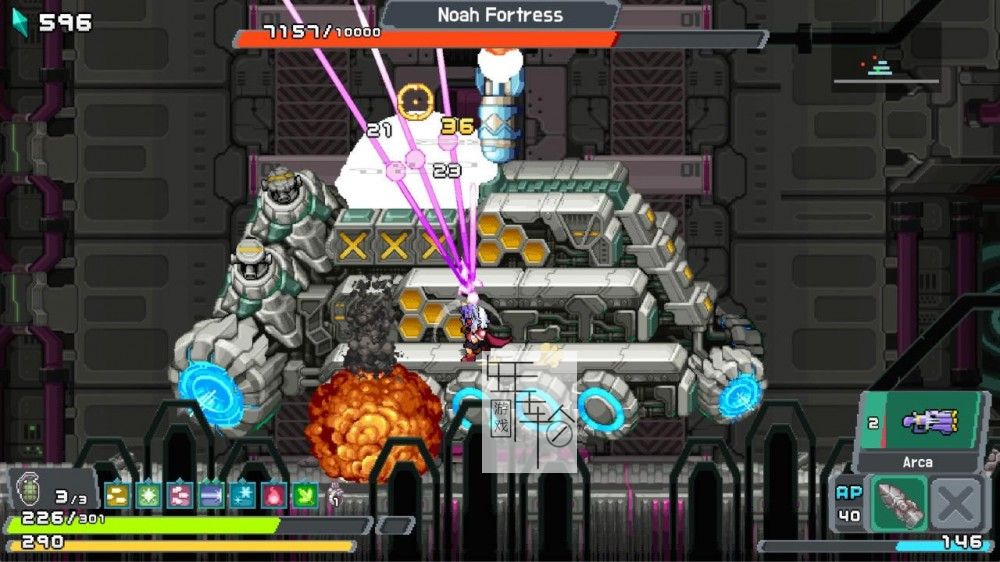
Task: Choose the purple horizontal beam buff icon
Action: [211, 494]
